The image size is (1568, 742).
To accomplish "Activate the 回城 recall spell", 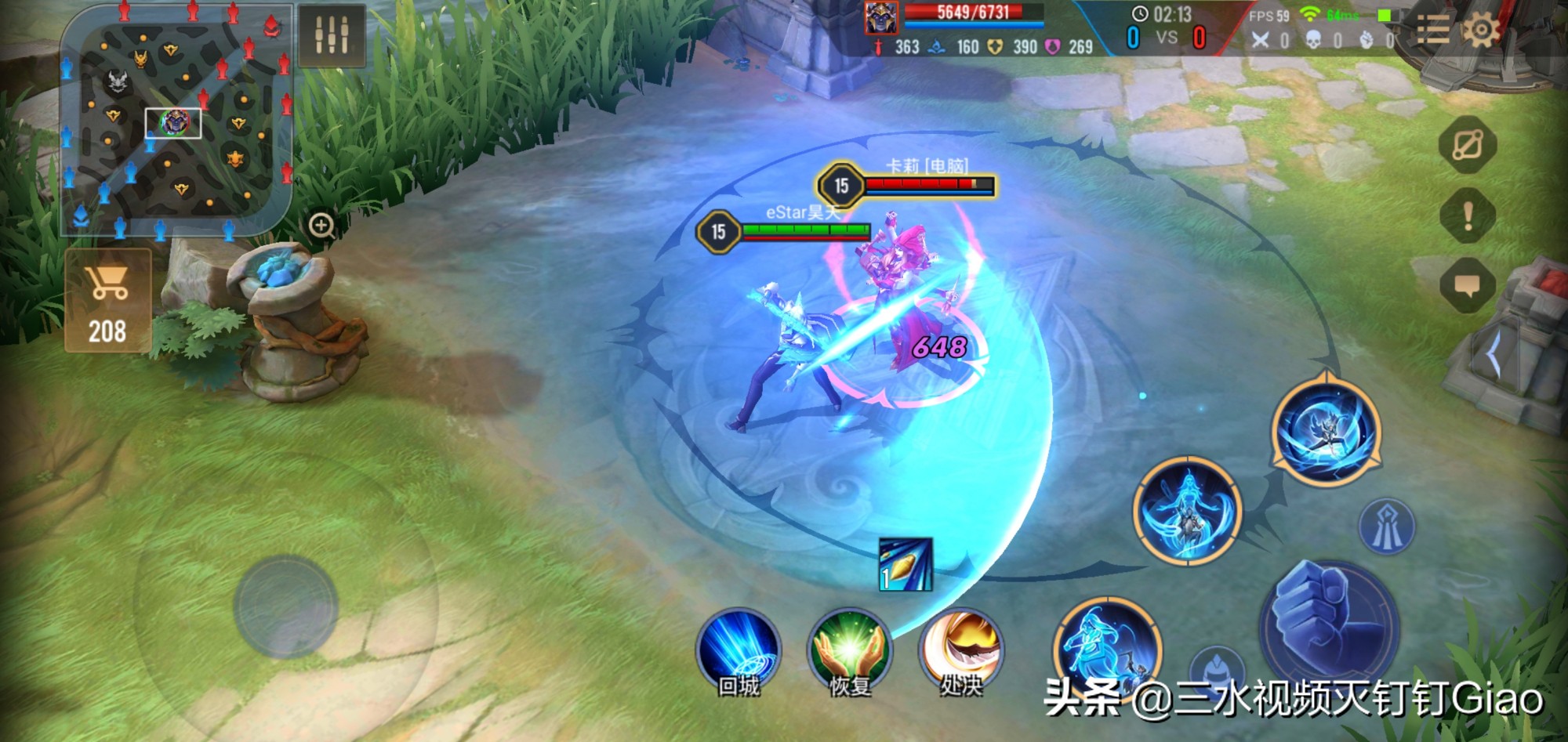I will click(x=739, y=652).
